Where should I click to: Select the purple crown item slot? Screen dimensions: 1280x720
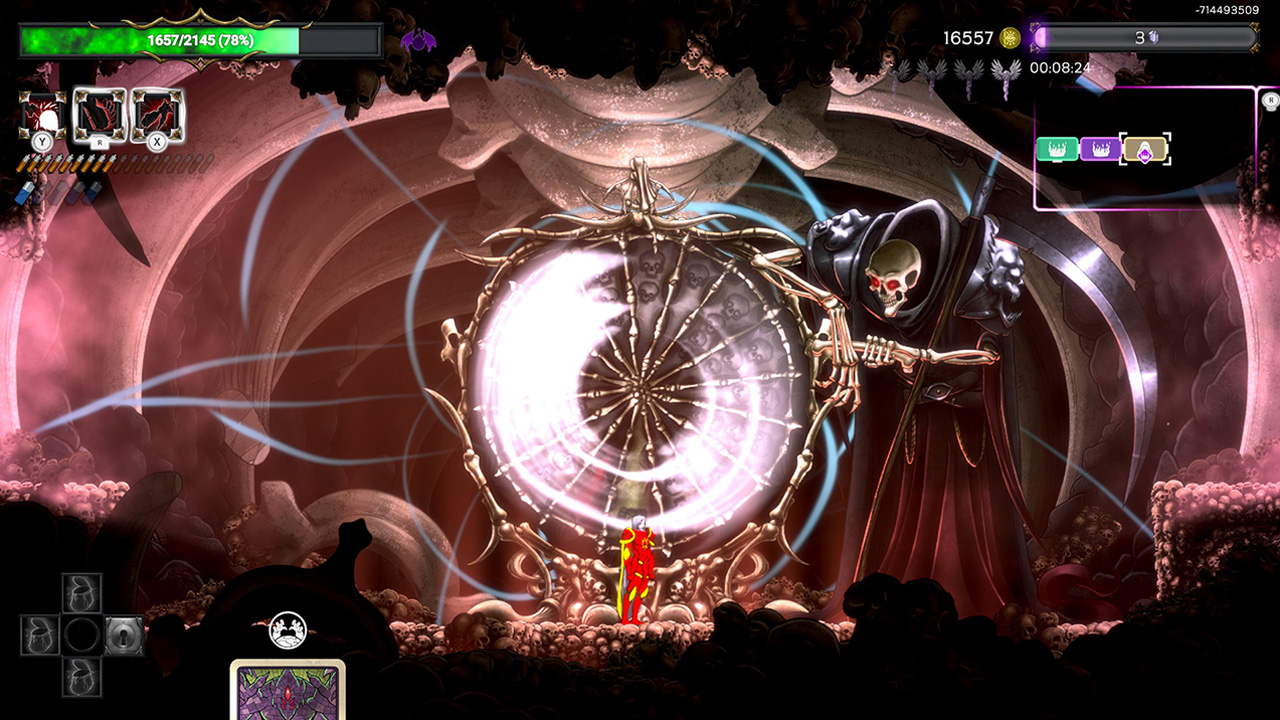click(1100, 149)
